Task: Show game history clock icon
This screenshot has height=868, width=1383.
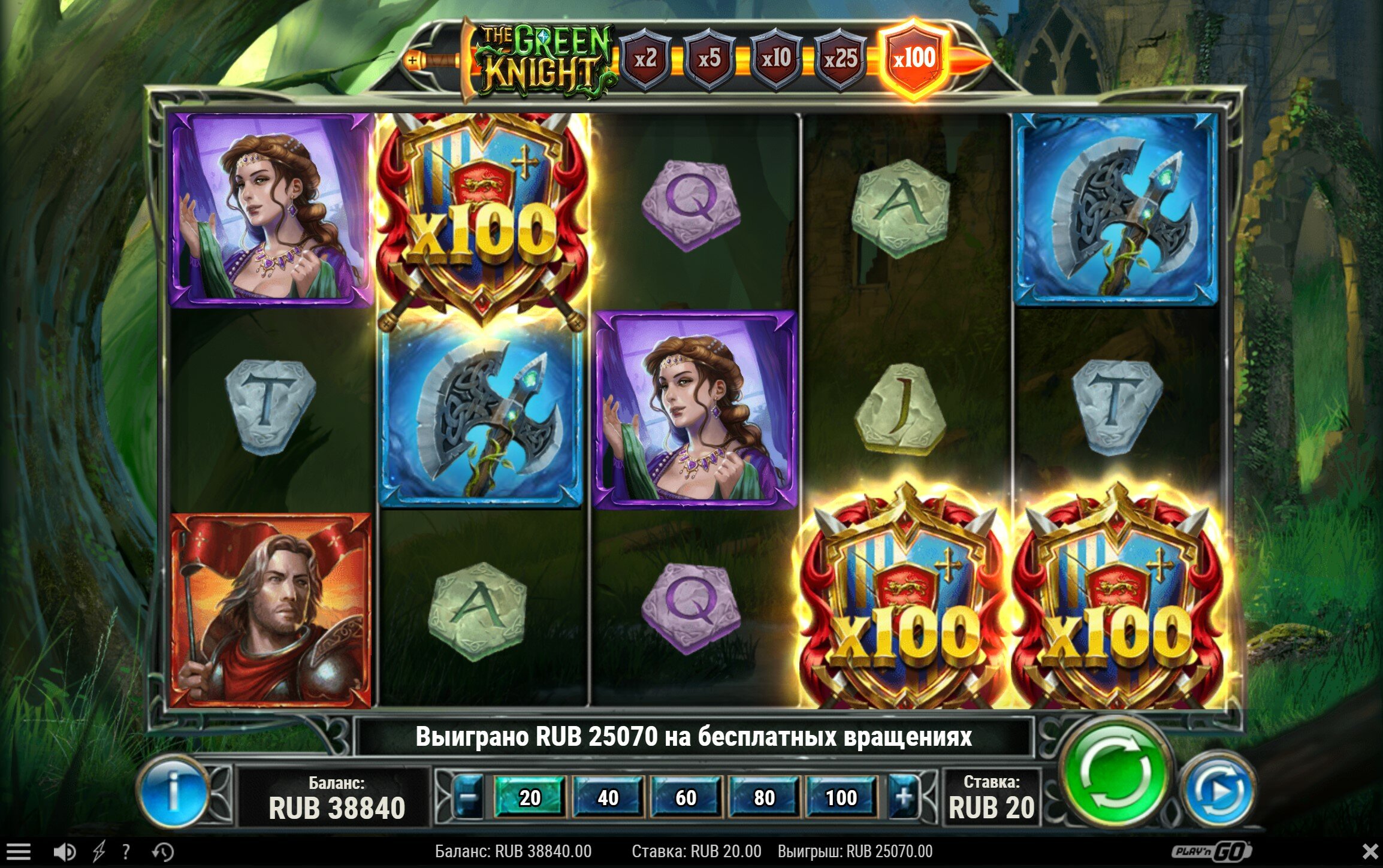Action: [163, 851]
